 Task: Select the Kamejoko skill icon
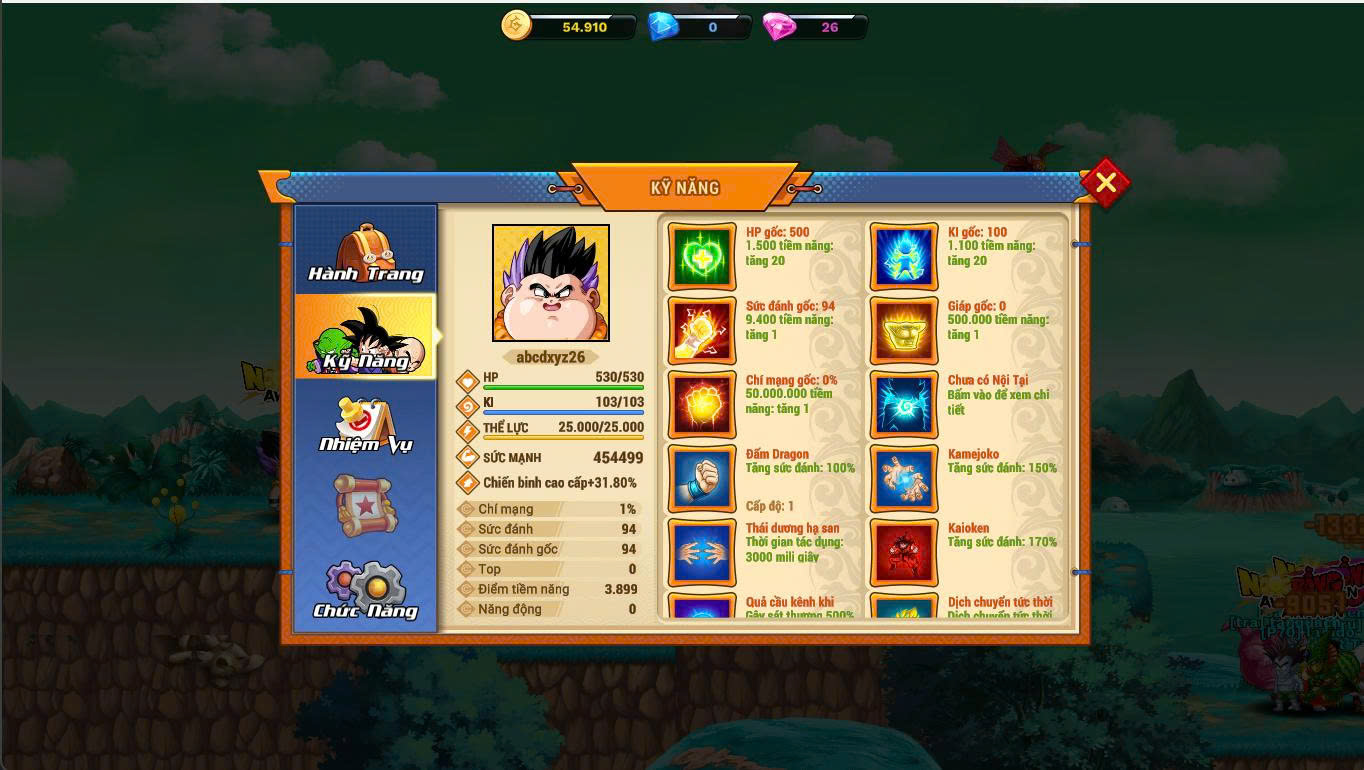pos(904,479)
